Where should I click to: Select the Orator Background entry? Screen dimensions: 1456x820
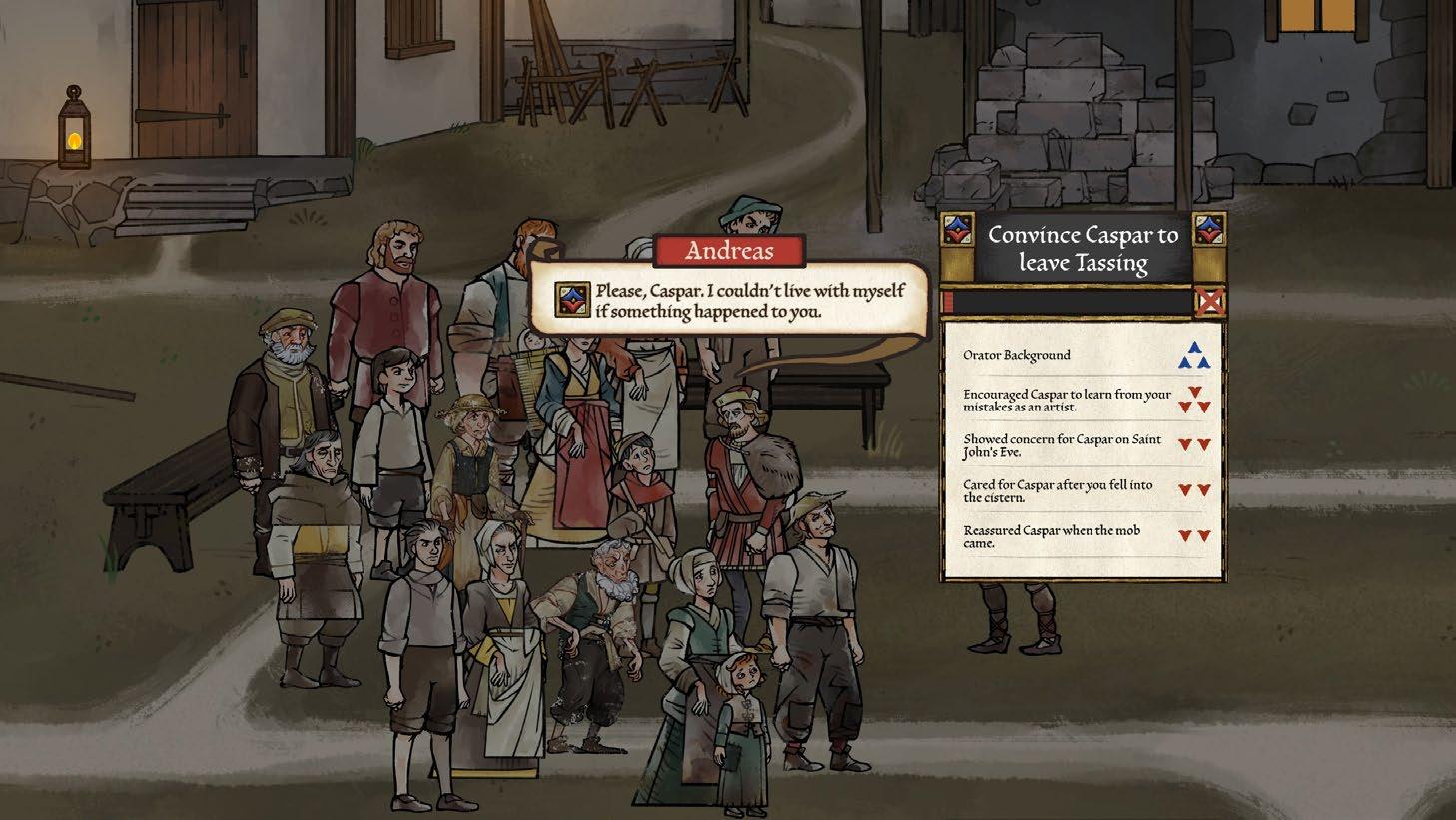pyautogui.click(x=1083, y=355)
